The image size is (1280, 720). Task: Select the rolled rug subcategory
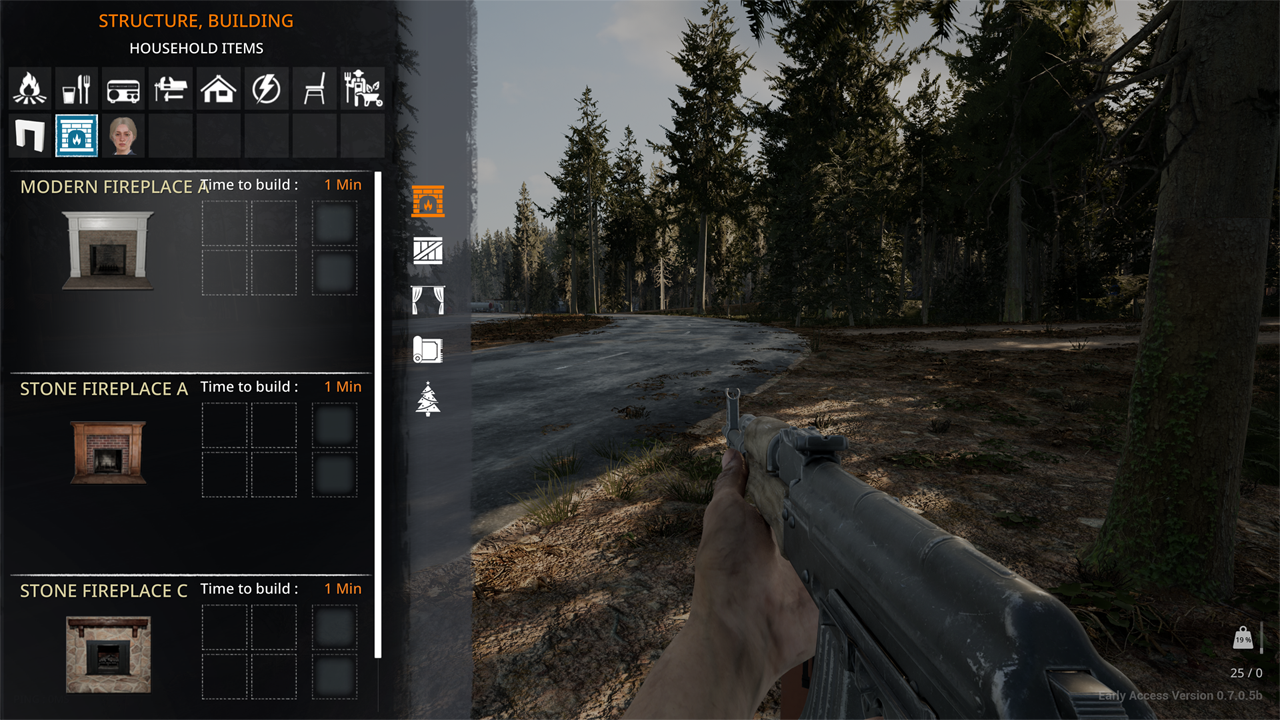pos(428,349)
